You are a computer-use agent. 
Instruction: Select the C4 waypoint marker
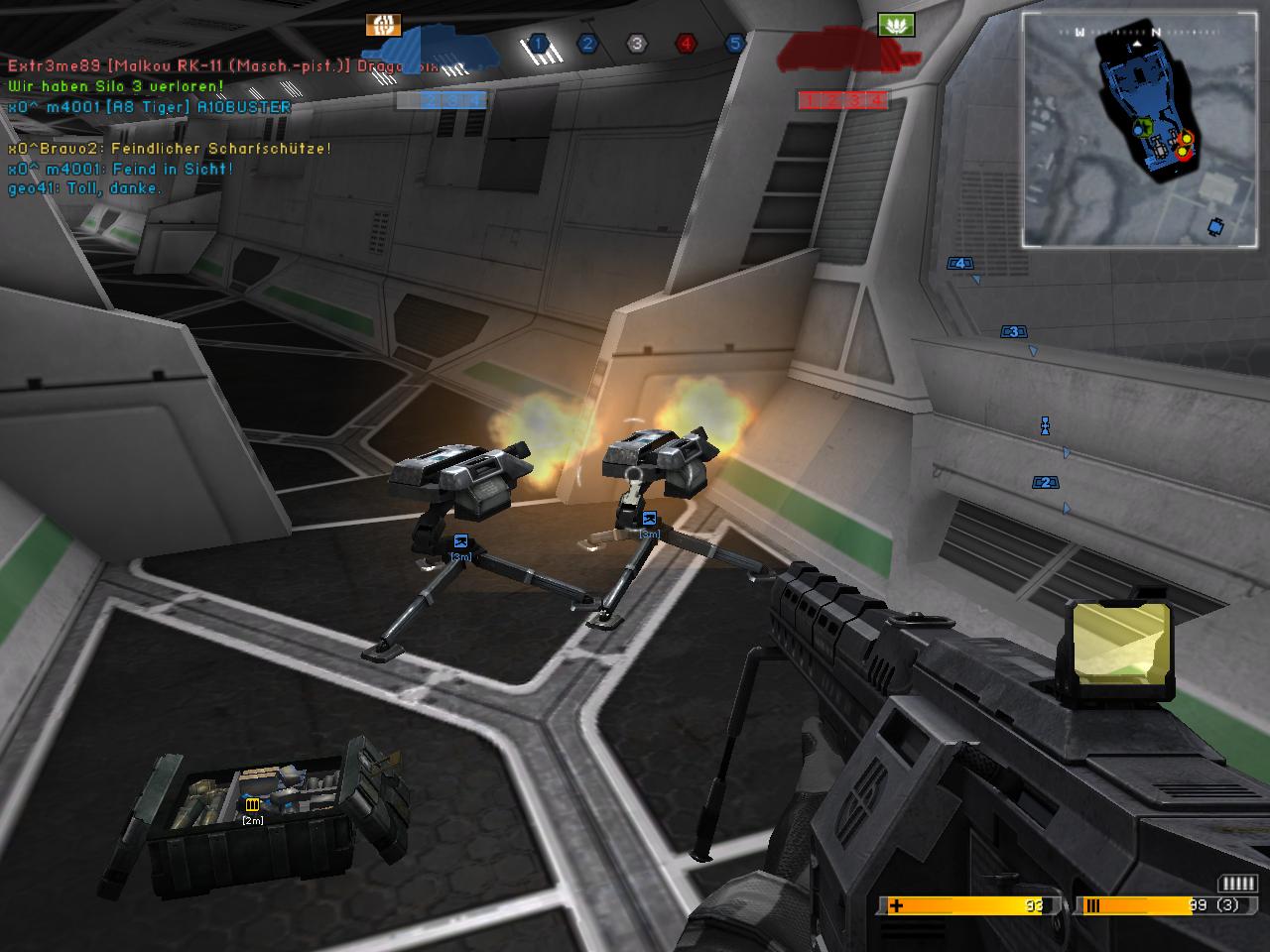[x=959, y=264]
